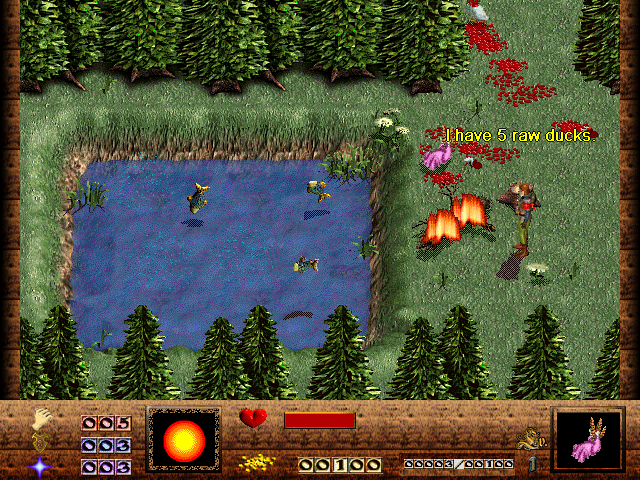
Task: Select the sun fireball spell portrait
Action: point(183,440)
